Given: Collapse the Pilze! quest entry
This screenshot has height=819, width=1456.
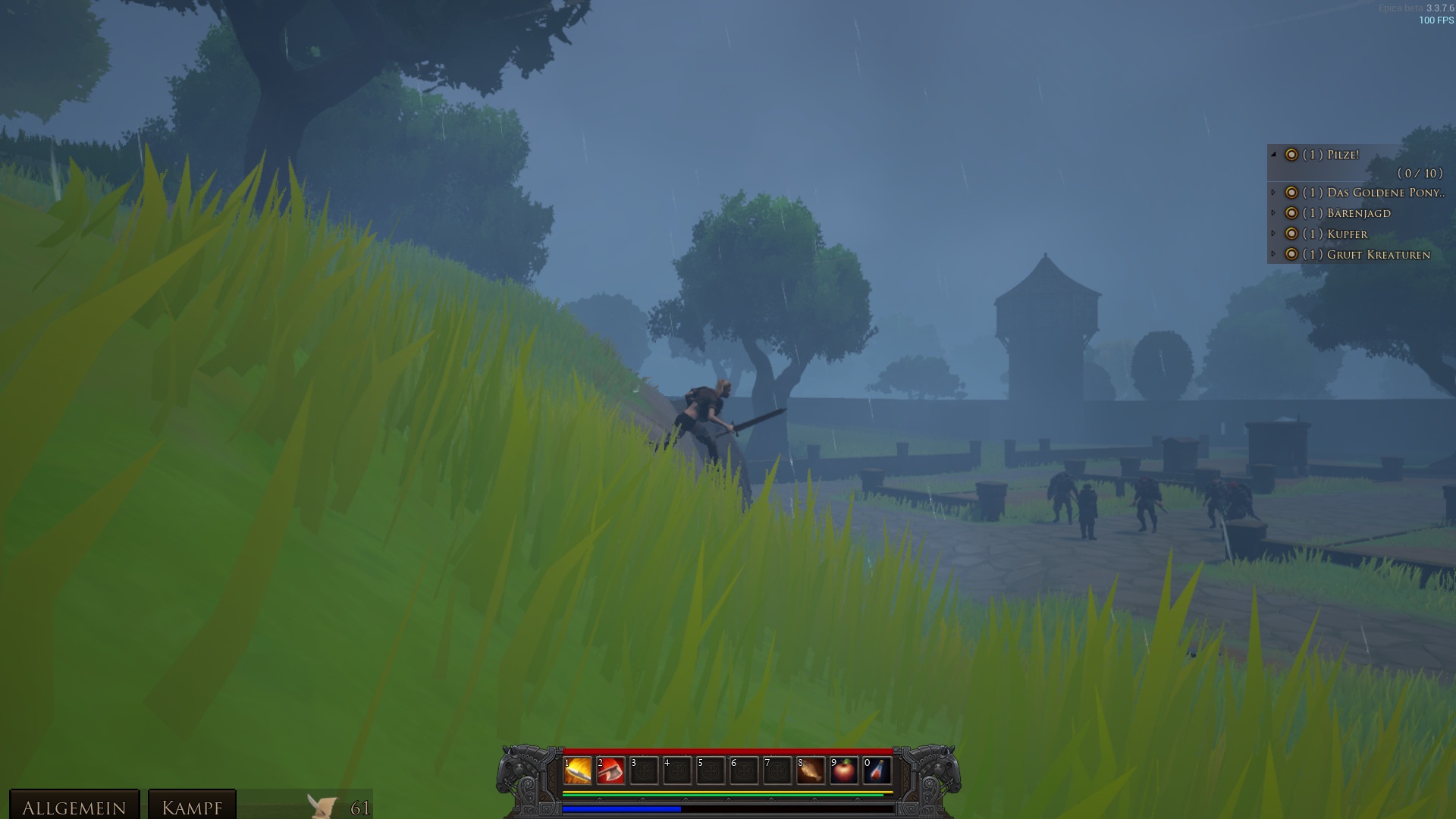Looking at the screenshot, I should point(1274,155).
